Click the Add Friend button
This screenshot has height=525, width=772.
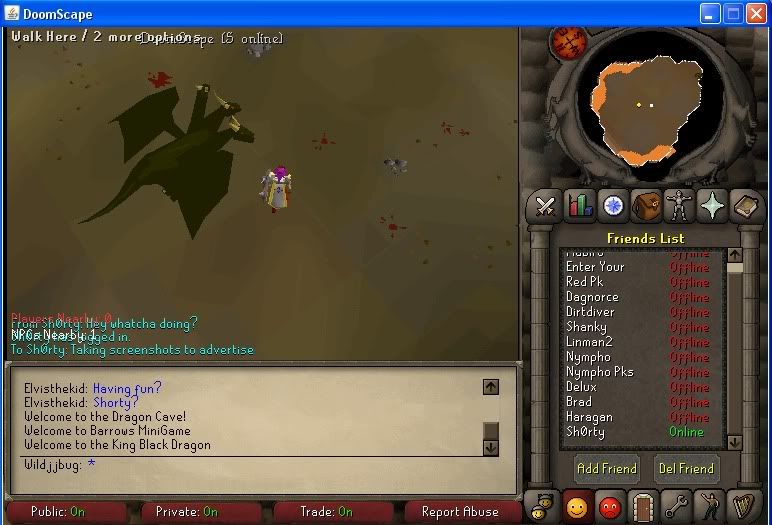606,468
